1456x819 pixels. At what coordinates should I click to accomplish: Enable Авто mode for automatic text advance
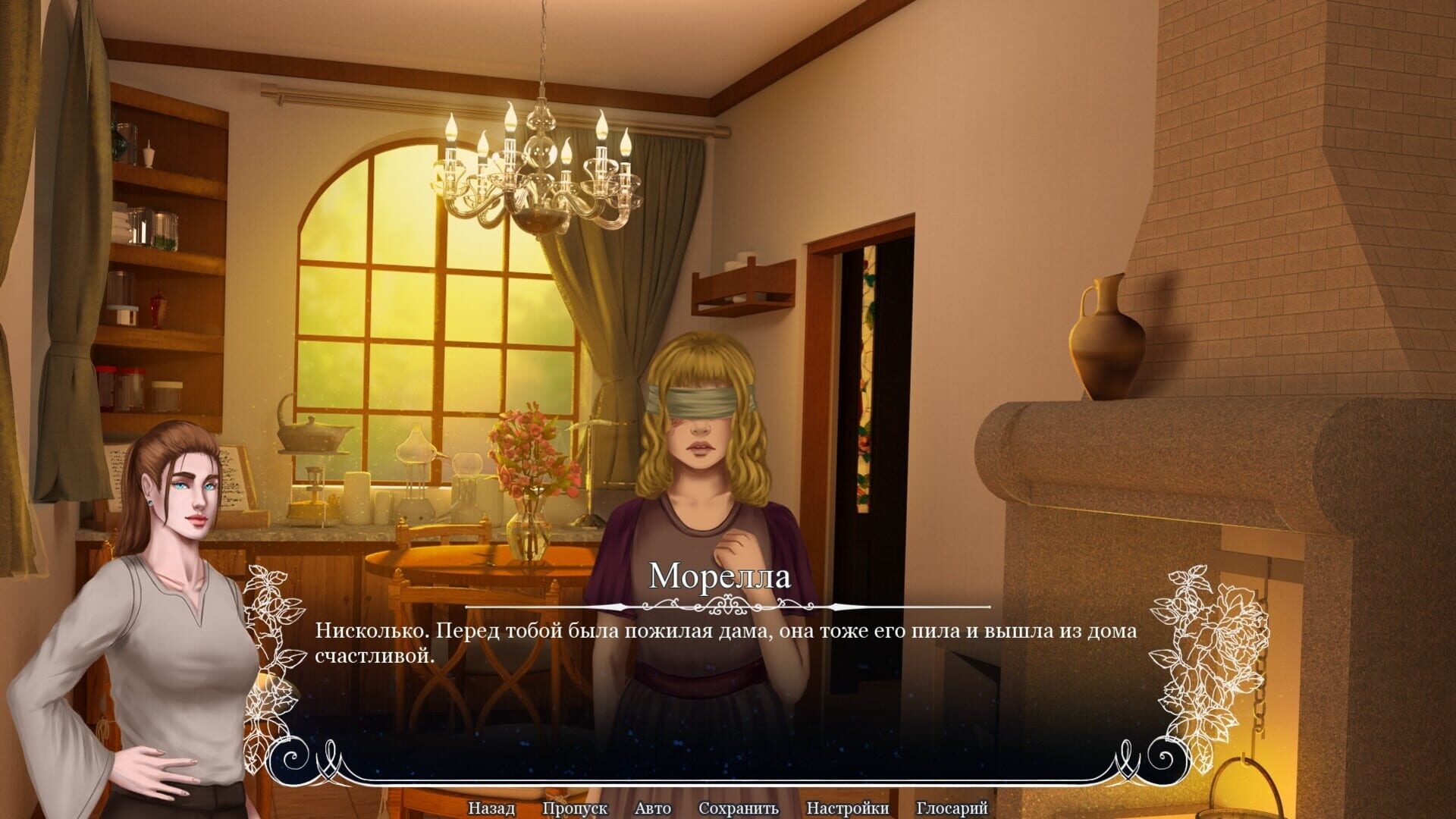[651, 808]
